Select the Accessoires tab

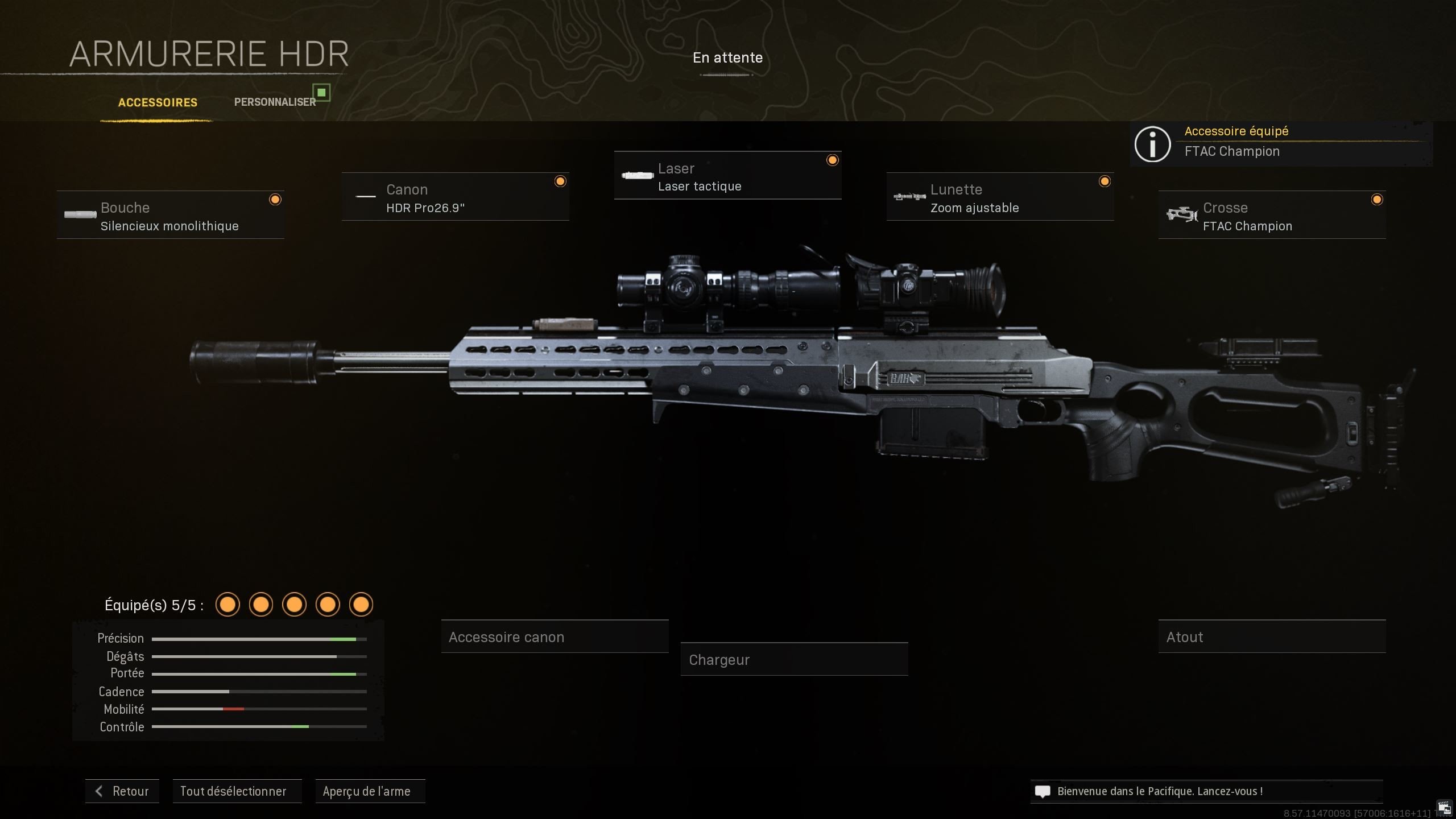point(157,102)
